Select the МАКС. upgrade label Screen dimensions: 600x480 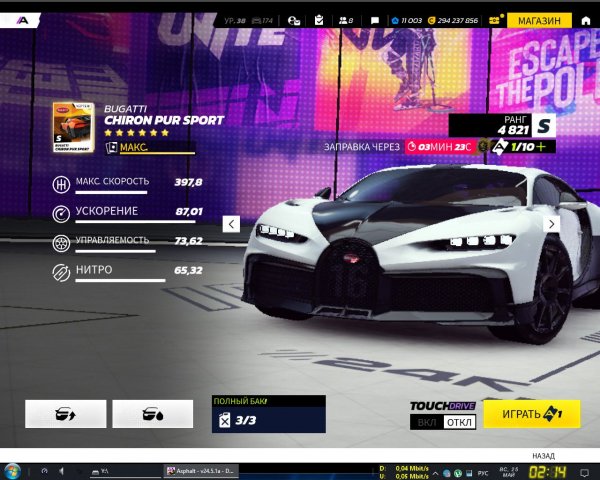click(x=134, y=147)
